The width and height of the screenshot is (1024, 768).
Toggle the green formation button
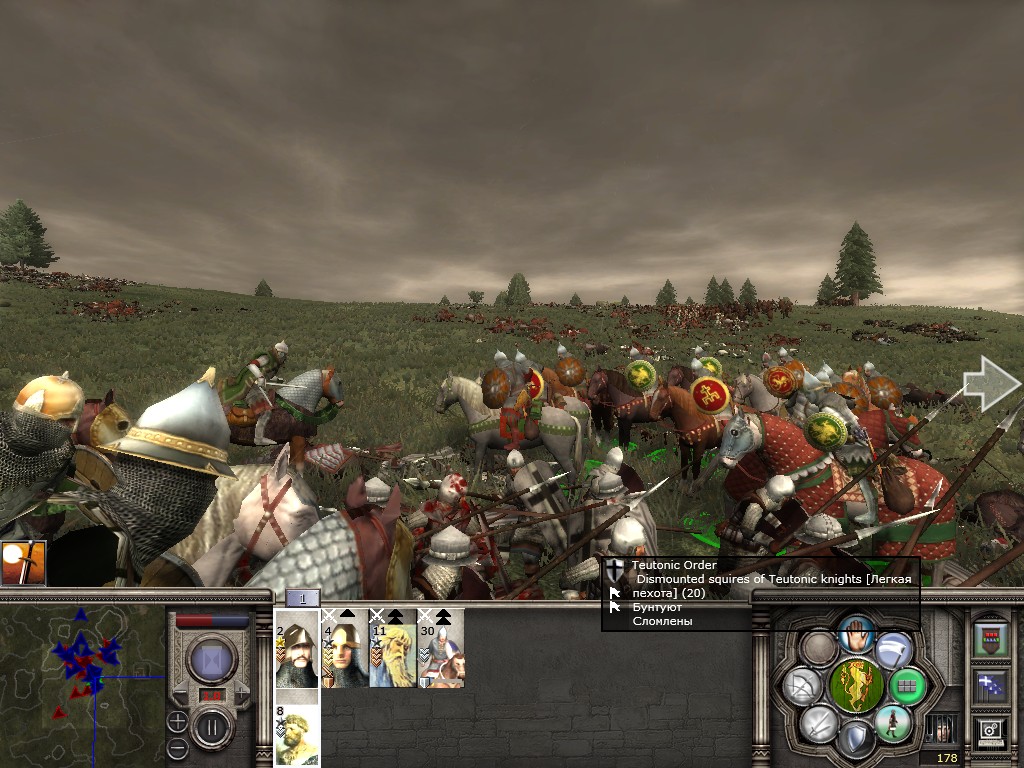[907, 686]
